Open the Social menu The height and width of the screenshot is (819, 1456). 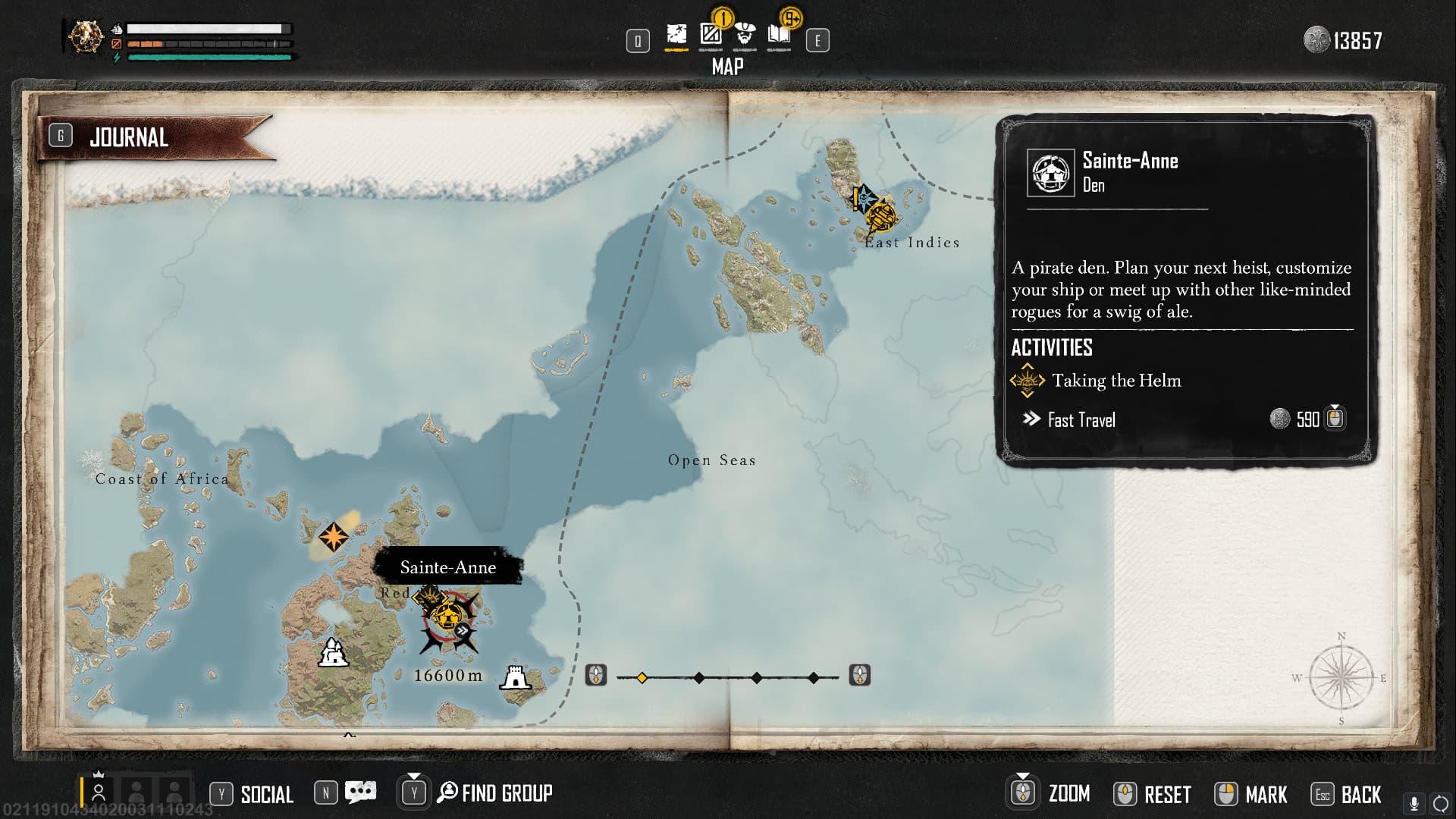(x=266, y=794)
